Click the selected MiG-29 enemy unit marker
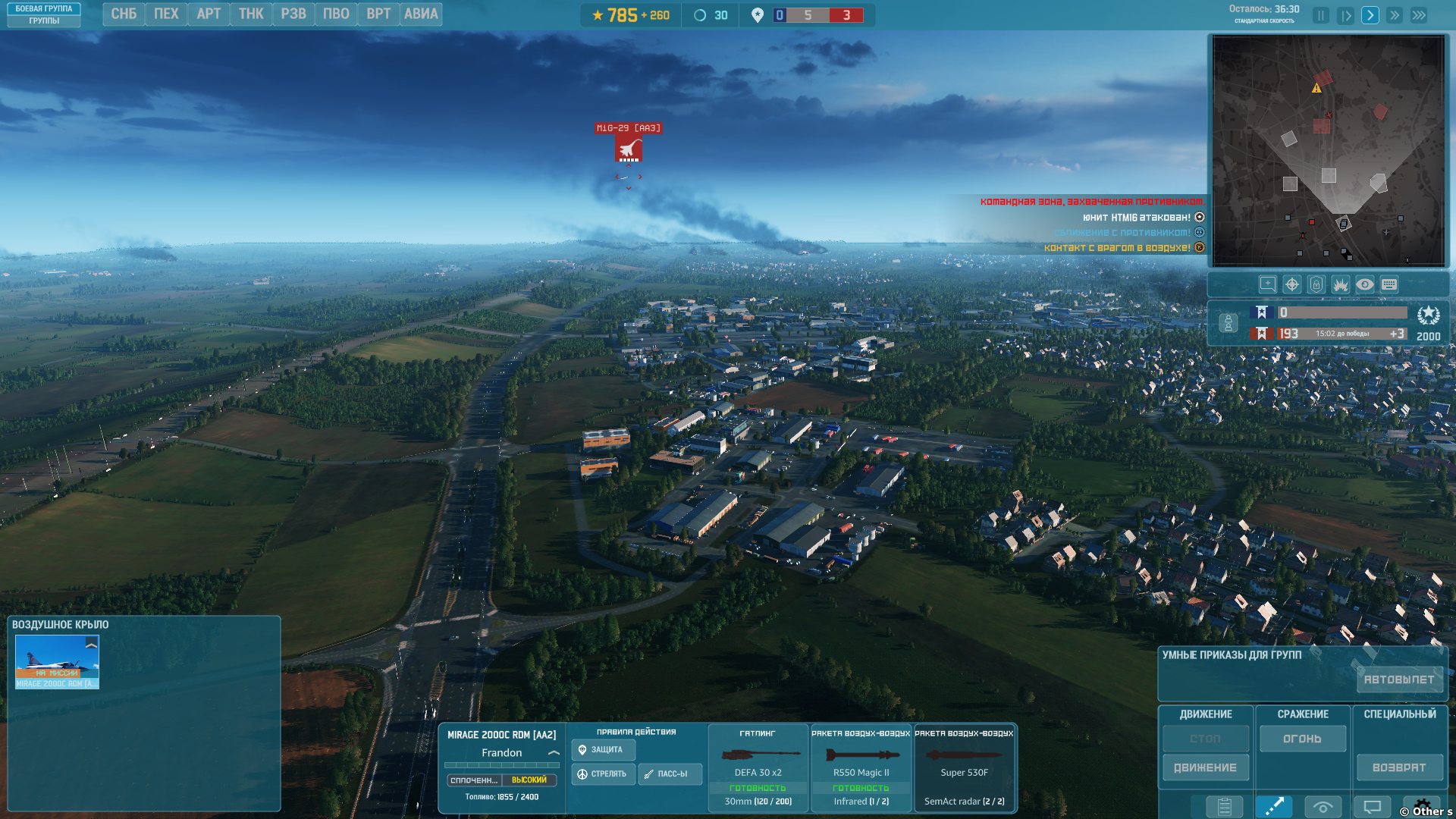Image resolution: width=1456 pixels, height=819 pixels. tap(628, 149)
